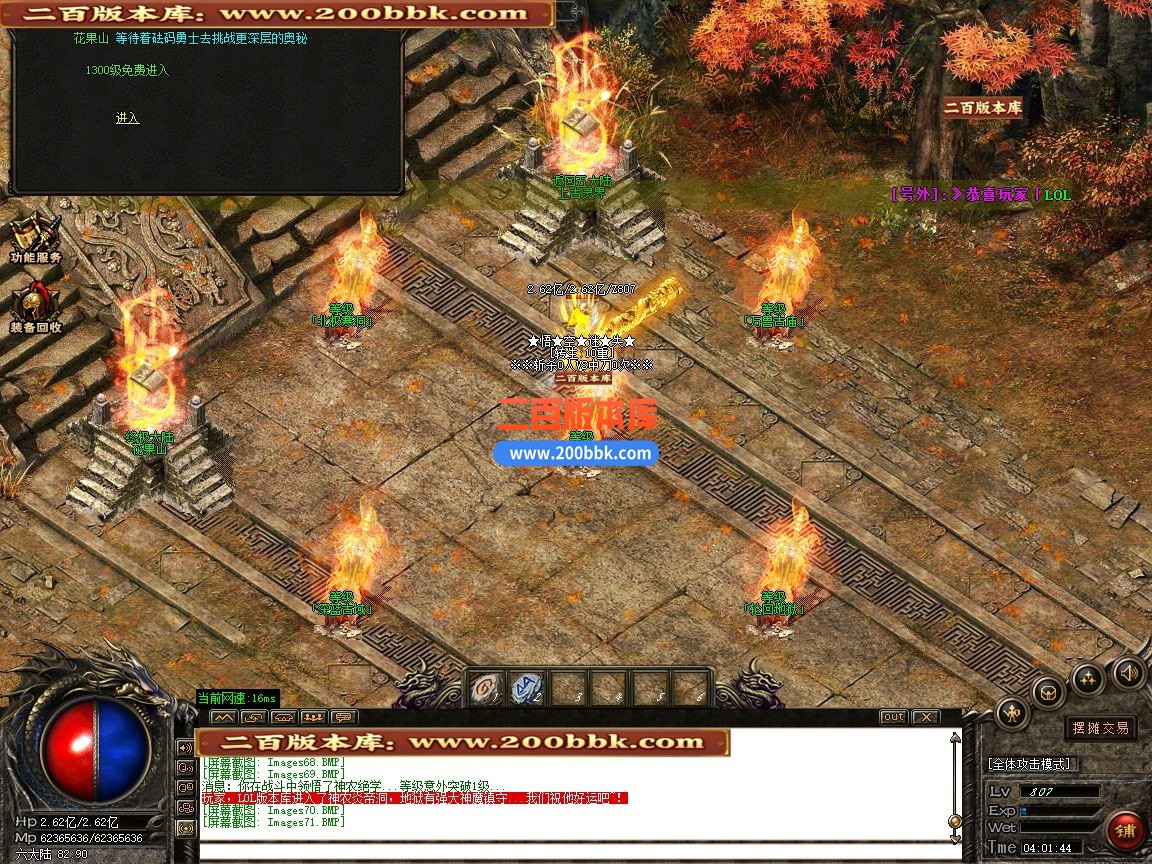Toggle the top sound-wave chat channel button
This screenshot has height=864, width=1152.
(x=185, y=747)
